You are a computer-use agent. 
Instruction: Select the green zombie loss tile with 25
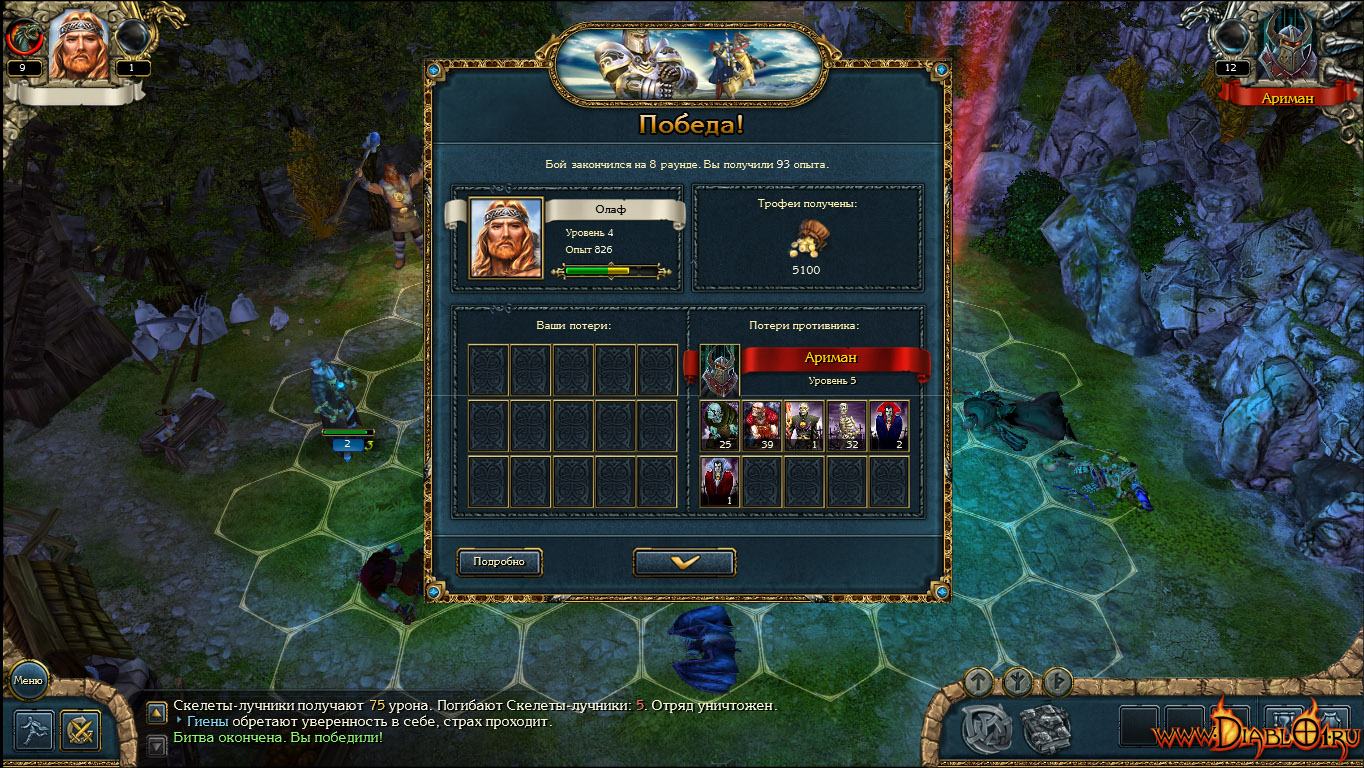tap(720, 426)
